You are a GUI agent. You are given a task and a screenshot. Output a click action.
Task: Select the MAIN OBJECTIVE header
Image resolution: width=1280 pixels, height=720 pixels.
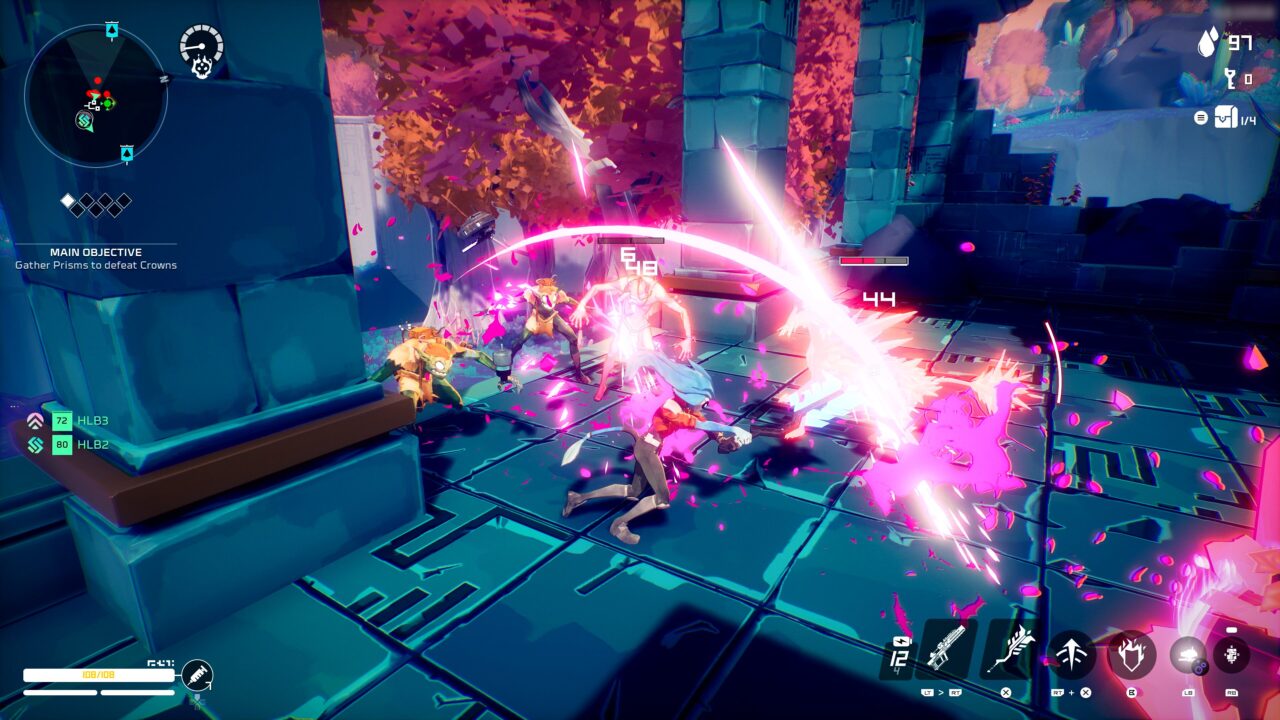(x=97, y=251)
